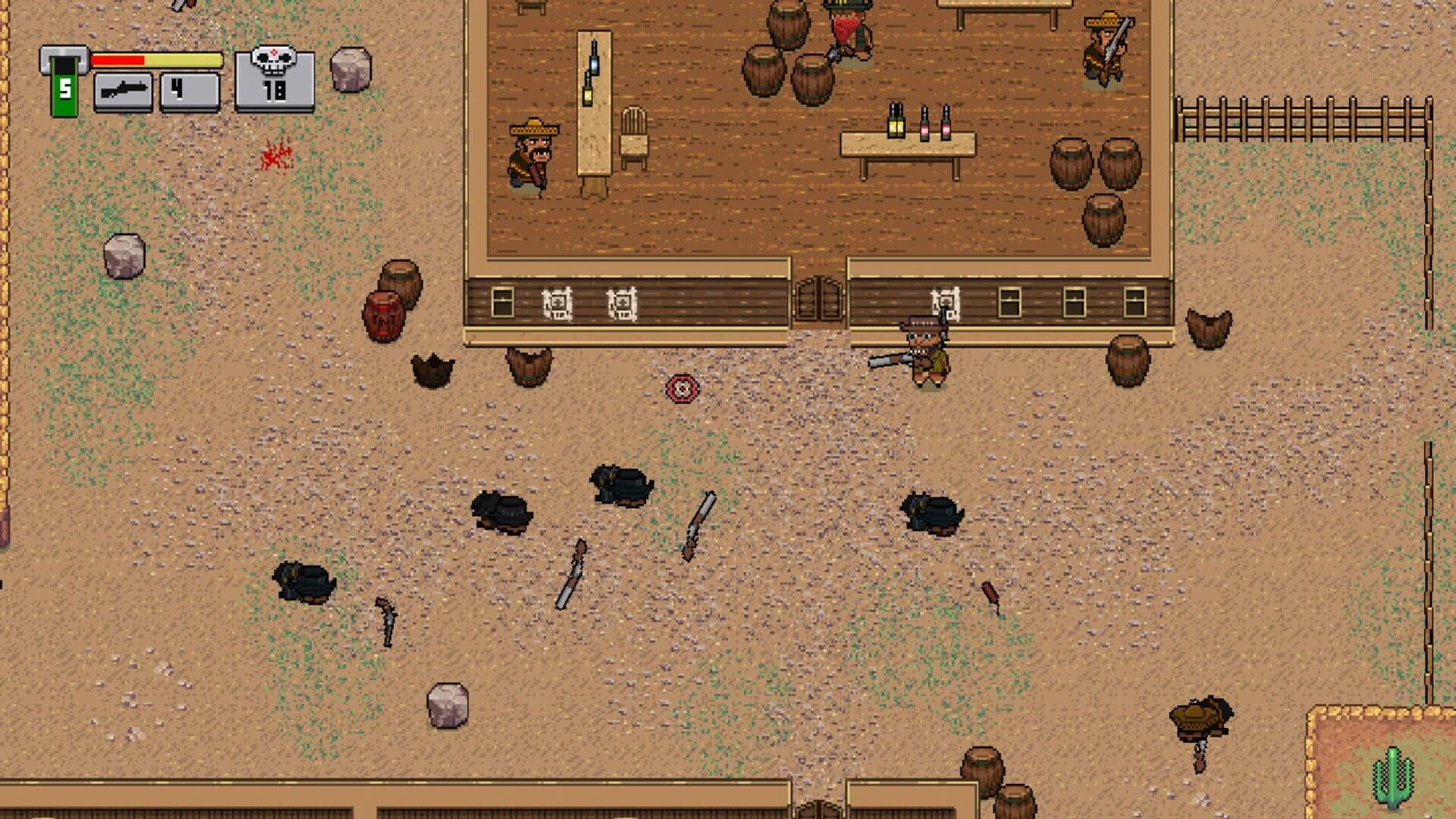The width and height of the screenshot is (1456, 819).
Task: Click the shotgun weapon icon in the HUD
Action: (125, 93)
